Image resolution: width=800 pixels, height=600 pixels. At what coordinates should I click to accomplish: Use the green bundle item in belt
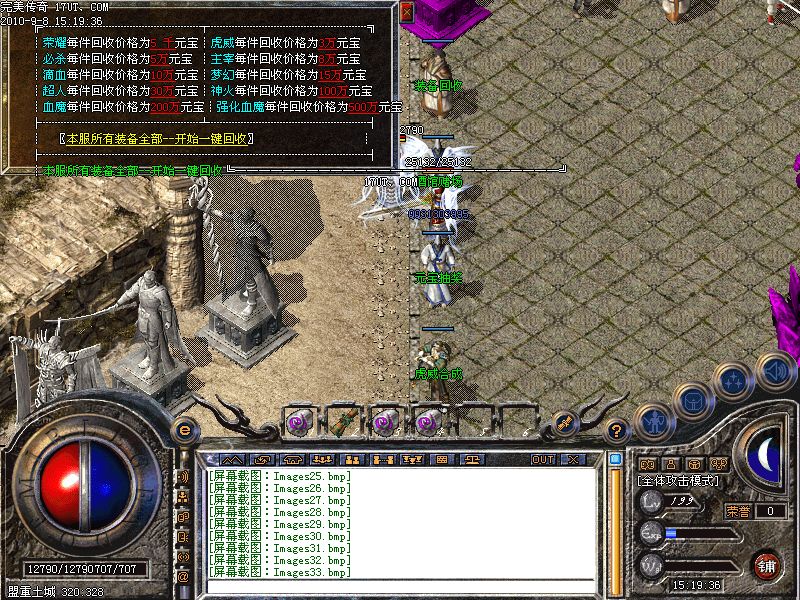click(x=343, y=421)
